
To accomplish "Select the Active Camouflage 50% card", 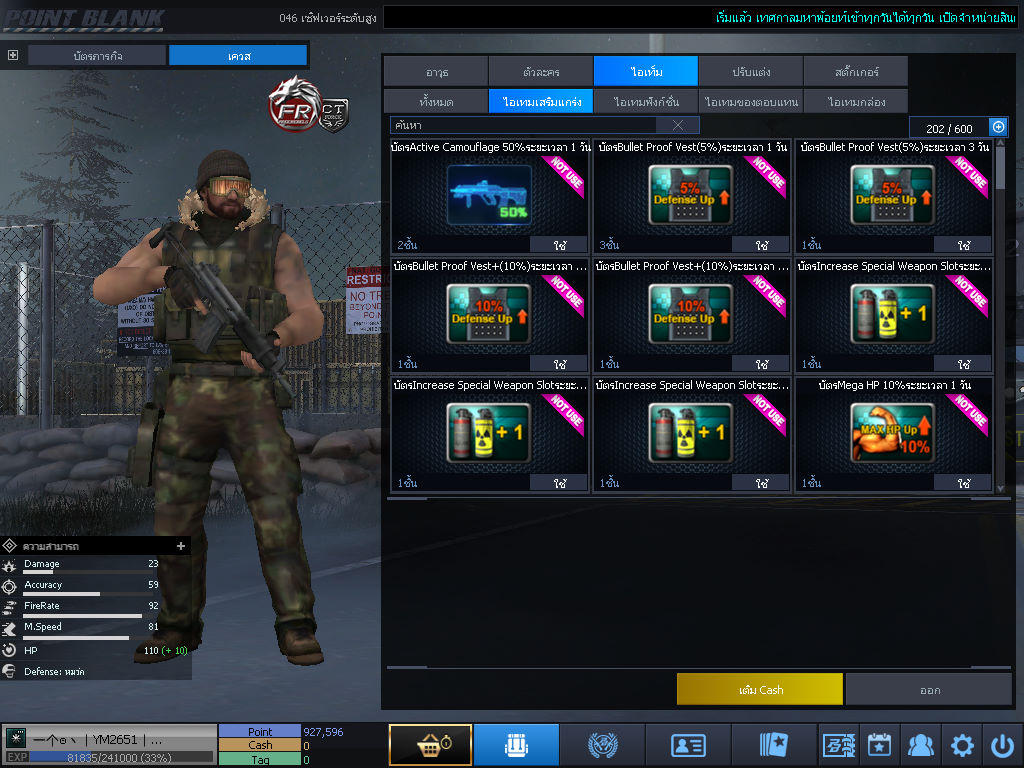I will click(x=490, y=198).
